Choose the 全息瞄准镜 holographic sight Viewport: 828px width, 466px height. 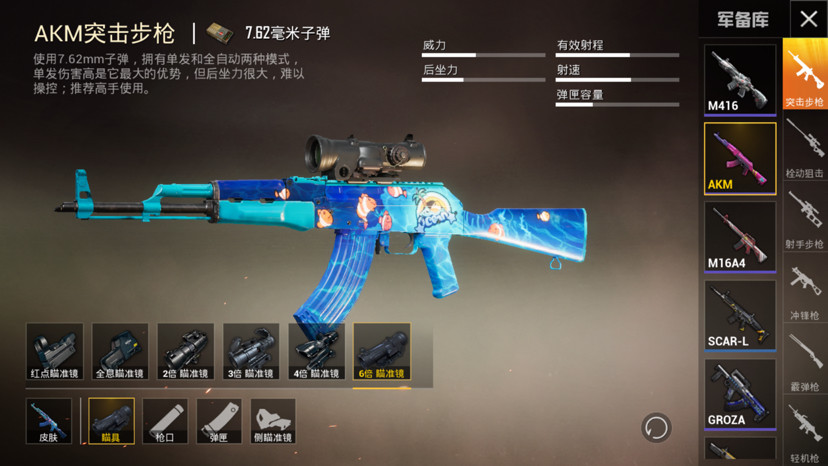[x=120, y=352]
